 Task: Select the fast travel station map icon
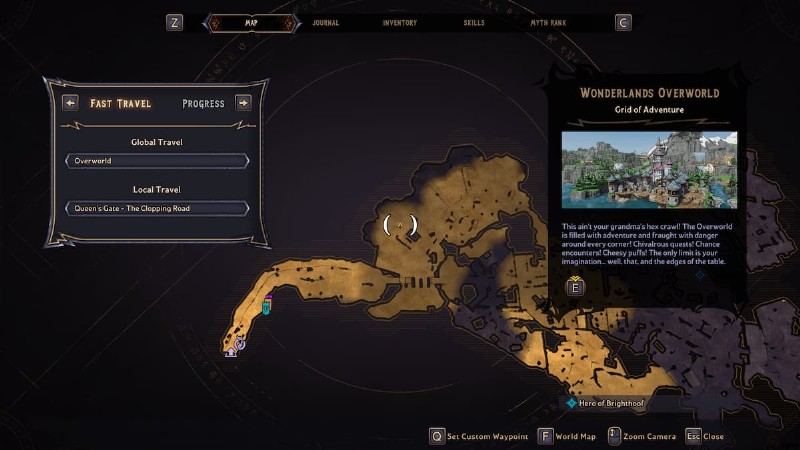239,343
